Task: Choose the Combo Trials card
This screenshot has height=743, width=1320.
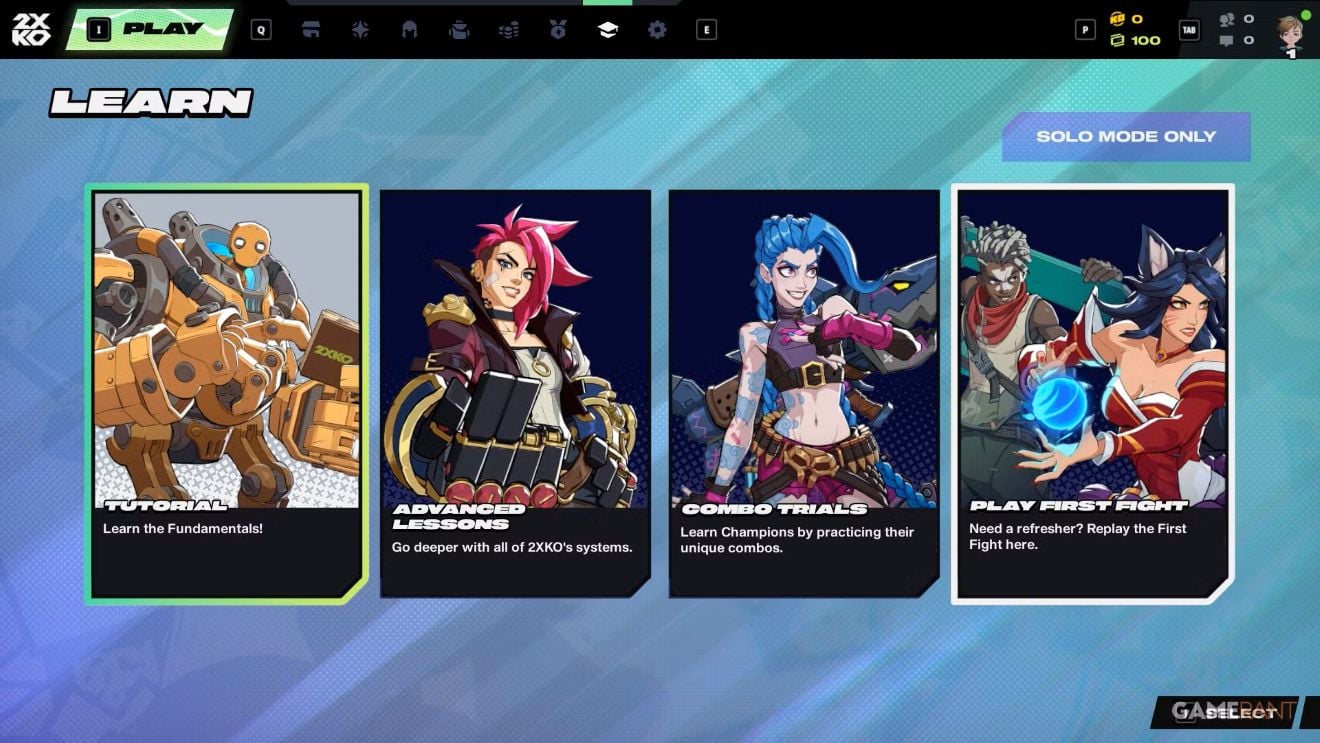Action: point(804,394)
